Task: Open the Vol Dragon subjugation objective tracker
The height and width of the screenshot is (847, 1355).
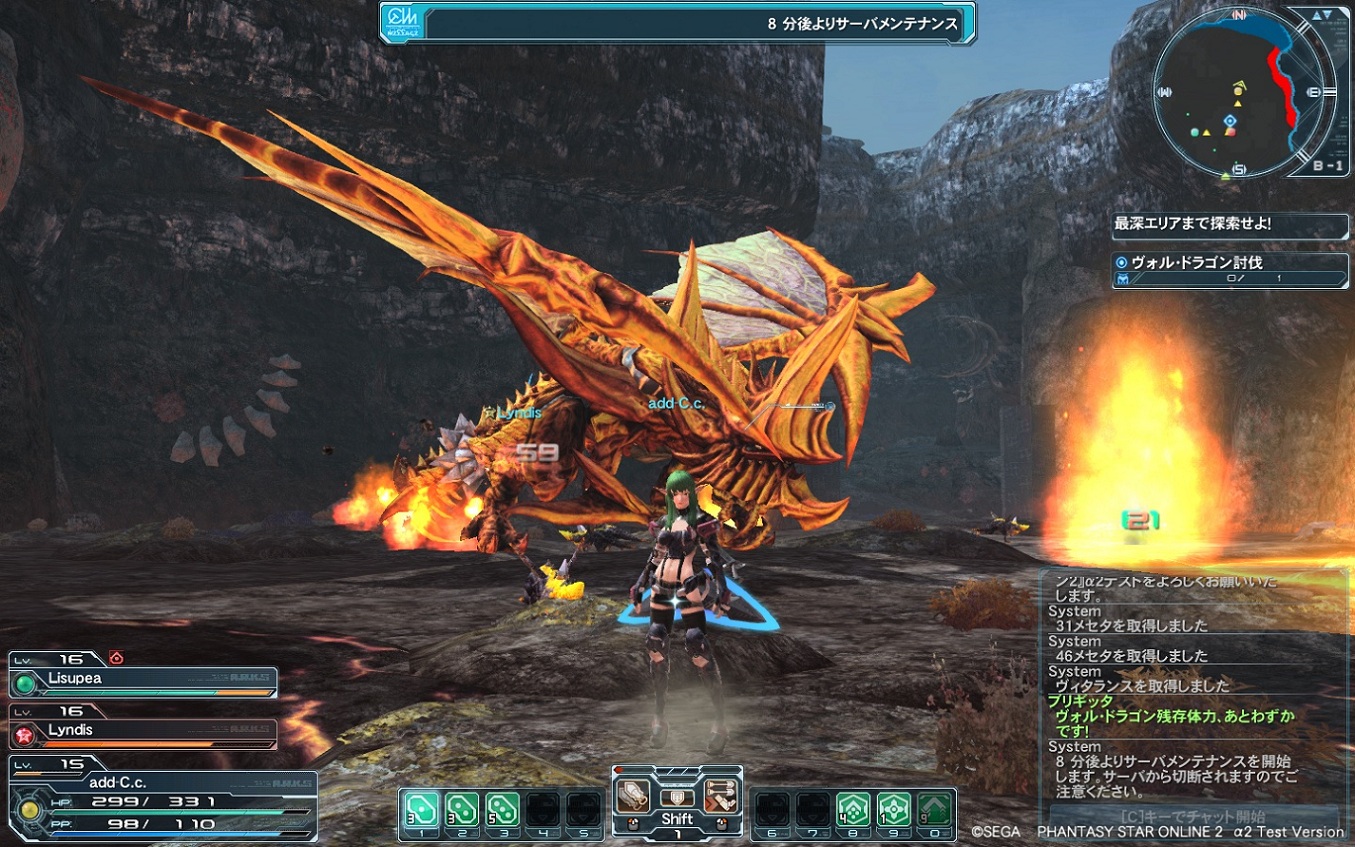Action: click(1230, 271)
